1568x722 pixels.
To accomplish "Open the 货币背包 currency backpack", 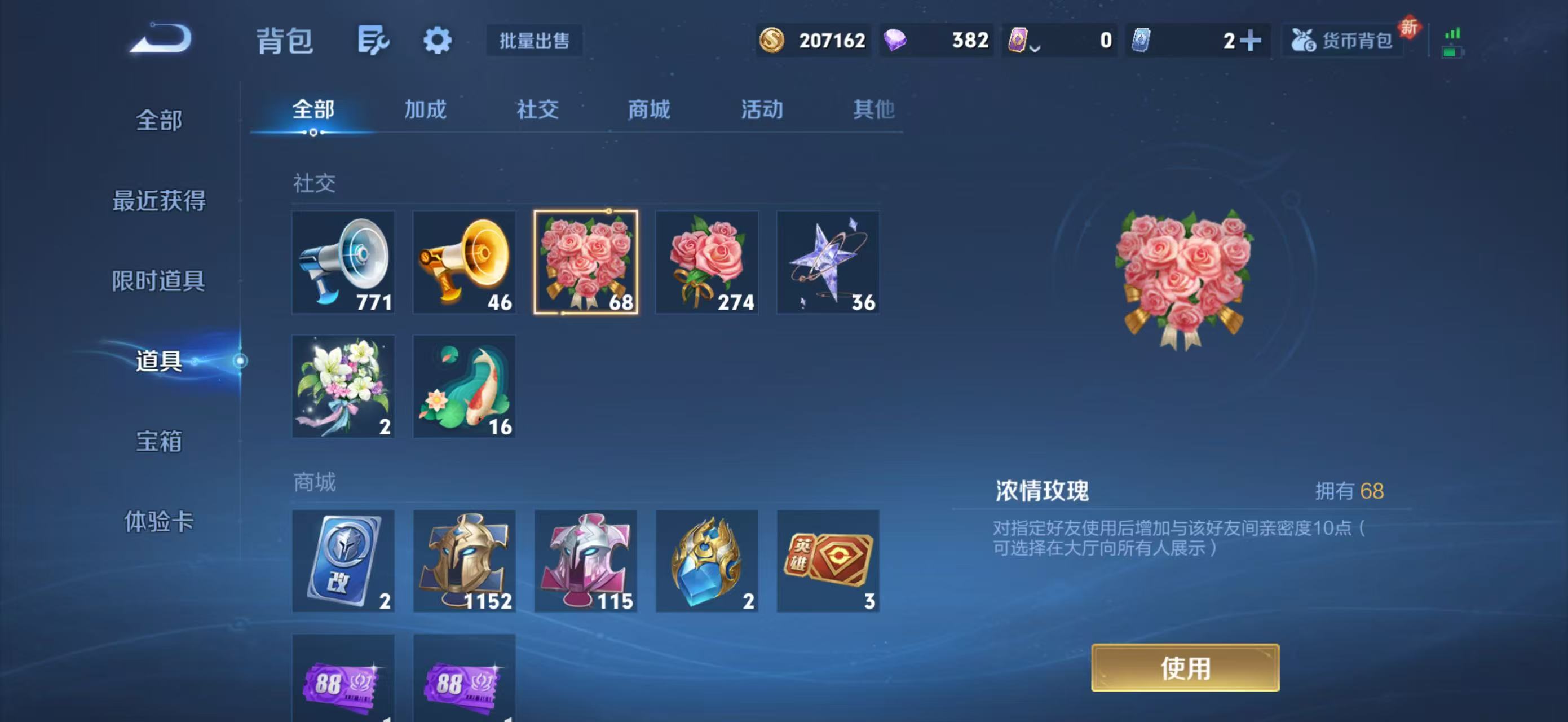I will (x=1343, y=40).
